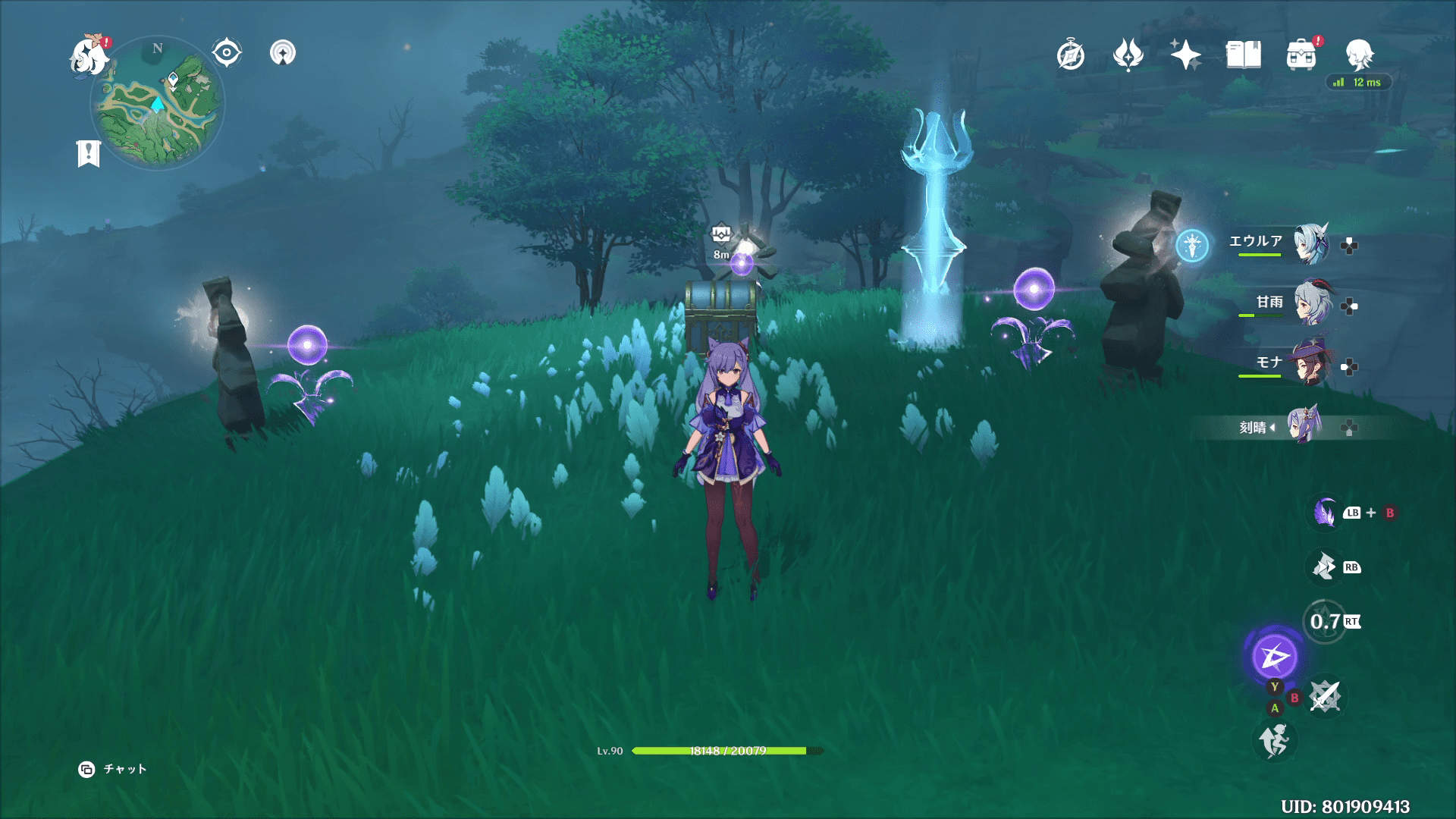Open the adventure compass icon
This screenshot has height=819, width=1456.
point(1071,55)
